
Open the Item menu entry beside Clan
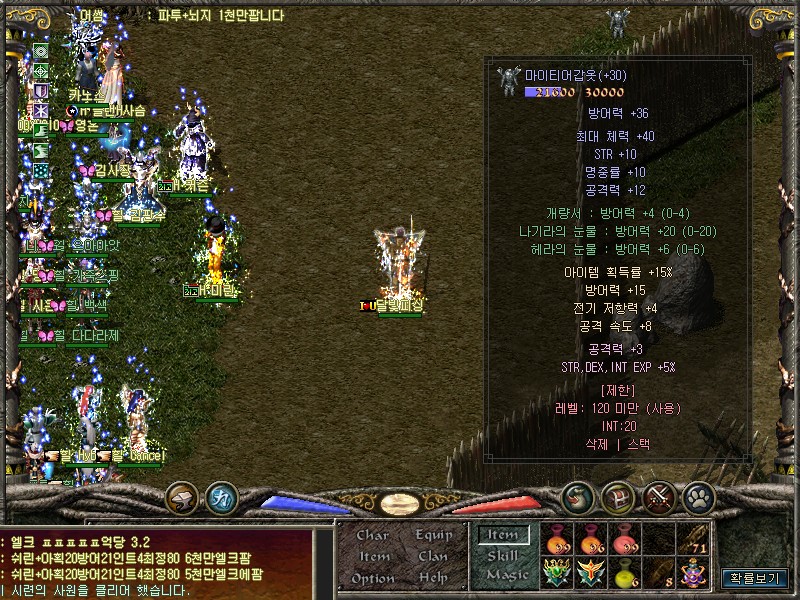pos(374,556)
